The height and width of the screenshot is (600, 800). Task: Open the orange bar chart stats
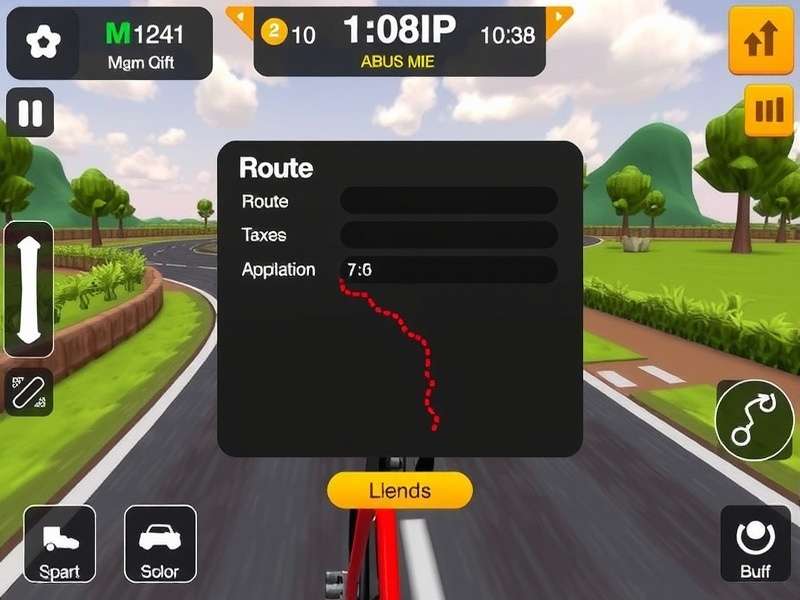pyautogui.click(x=768, y=111)
